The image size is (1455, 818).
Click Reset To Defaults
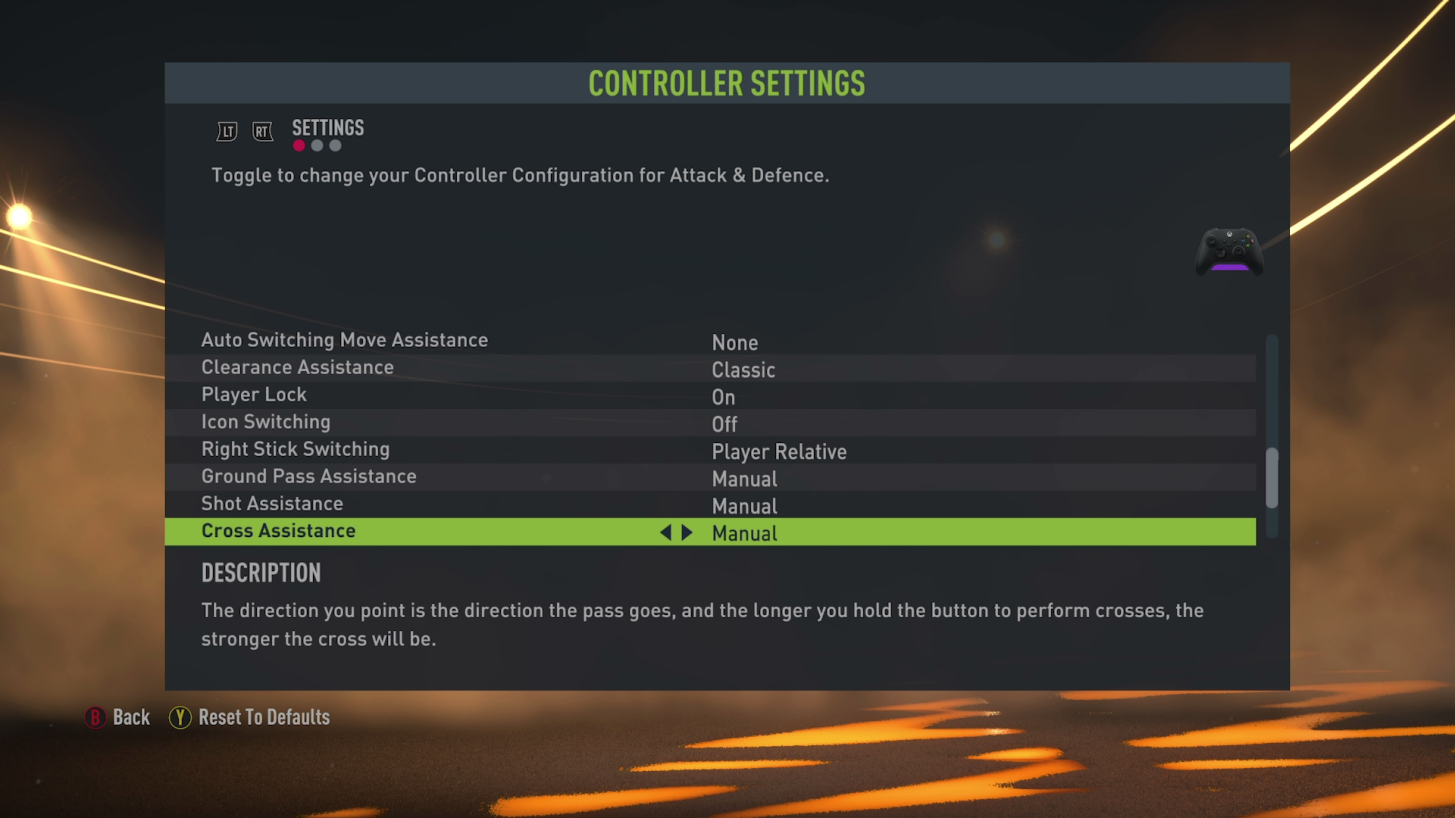[x=264, y=717]
